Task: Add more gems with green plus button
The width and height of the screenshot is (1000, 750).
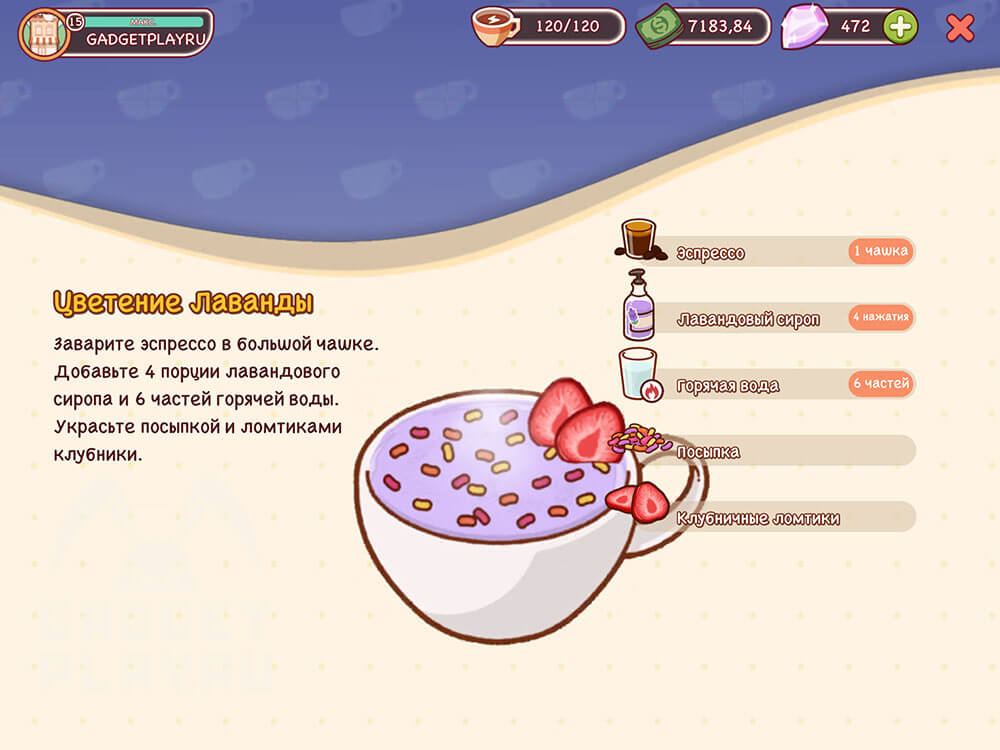Action: (x=900, y=27)
